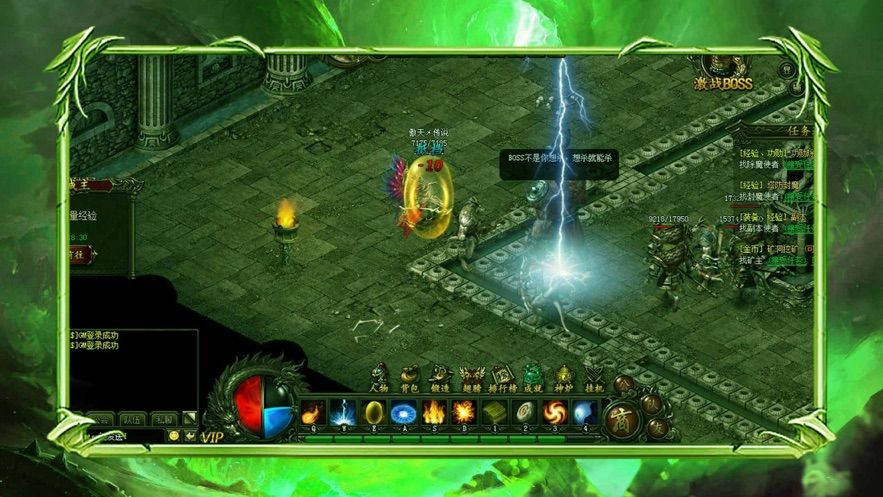Activate the fireball skill on Q

(x=313, y=412)
